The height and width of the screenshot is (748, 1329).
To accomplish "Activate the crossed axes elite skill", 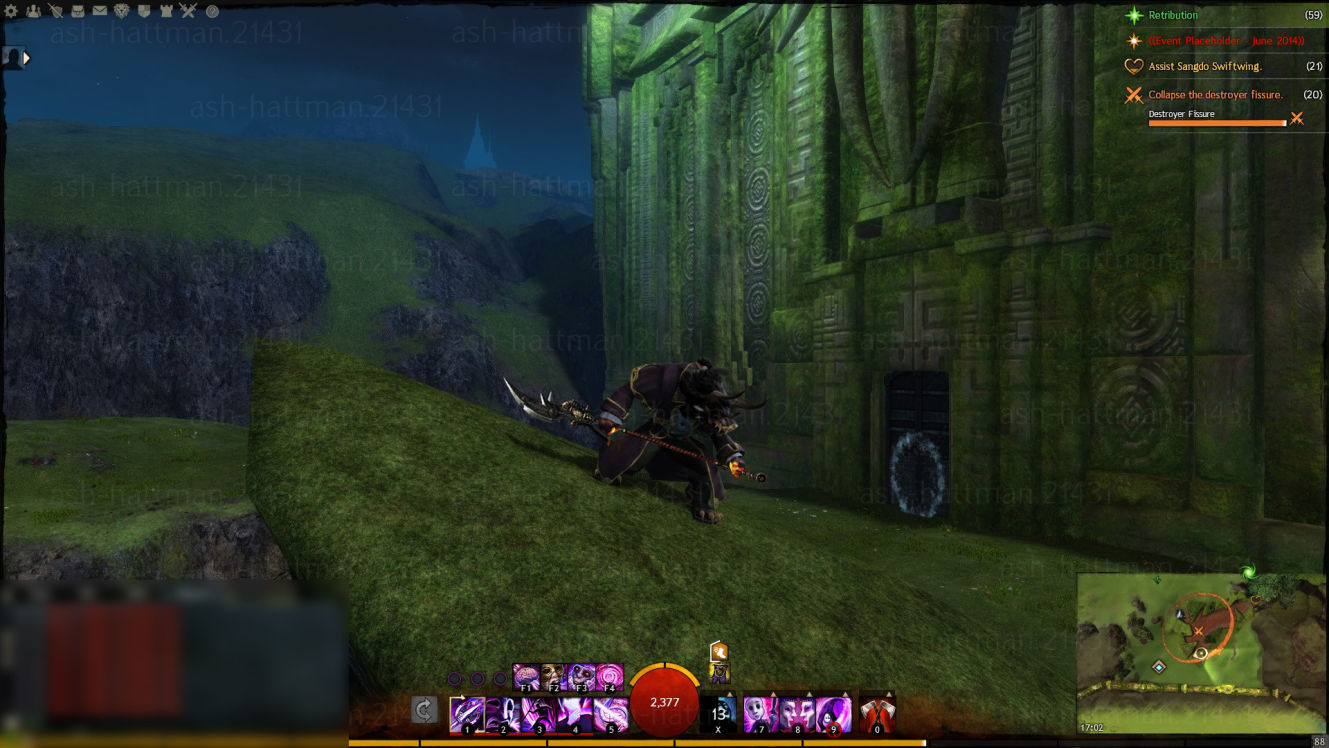I will tap(877, 714).
